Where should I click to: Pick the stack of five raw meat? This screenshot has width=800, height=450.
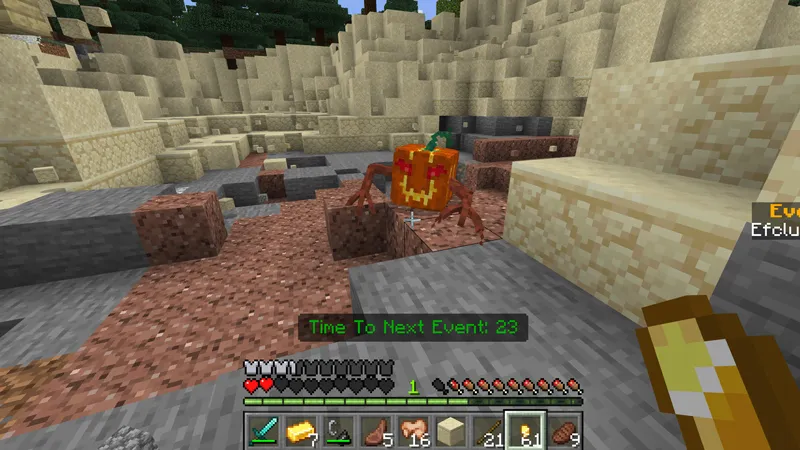(373, 431)
